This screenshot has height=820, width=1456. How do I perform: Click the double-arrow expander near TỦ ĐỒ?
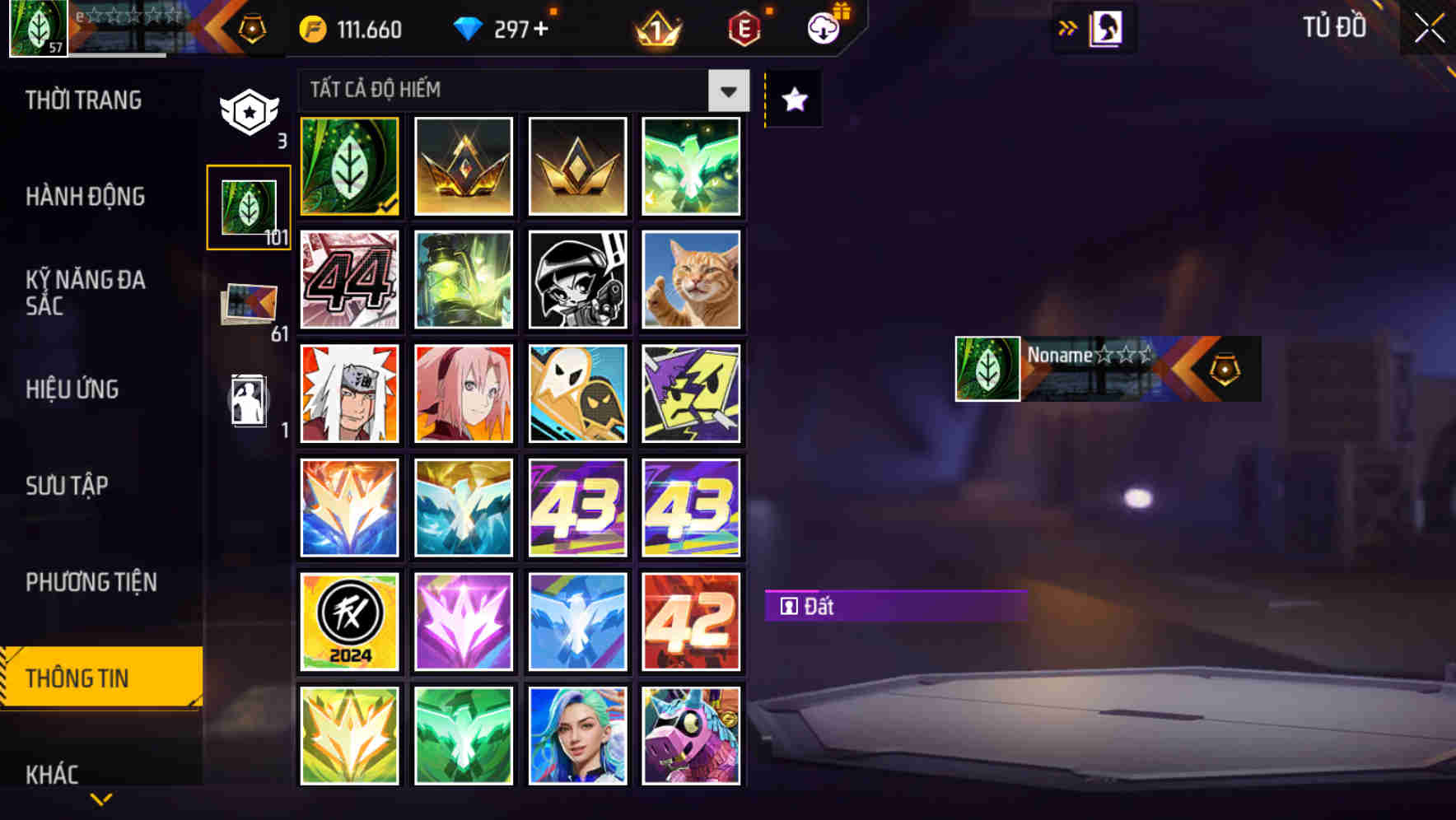coord(1068,27)
